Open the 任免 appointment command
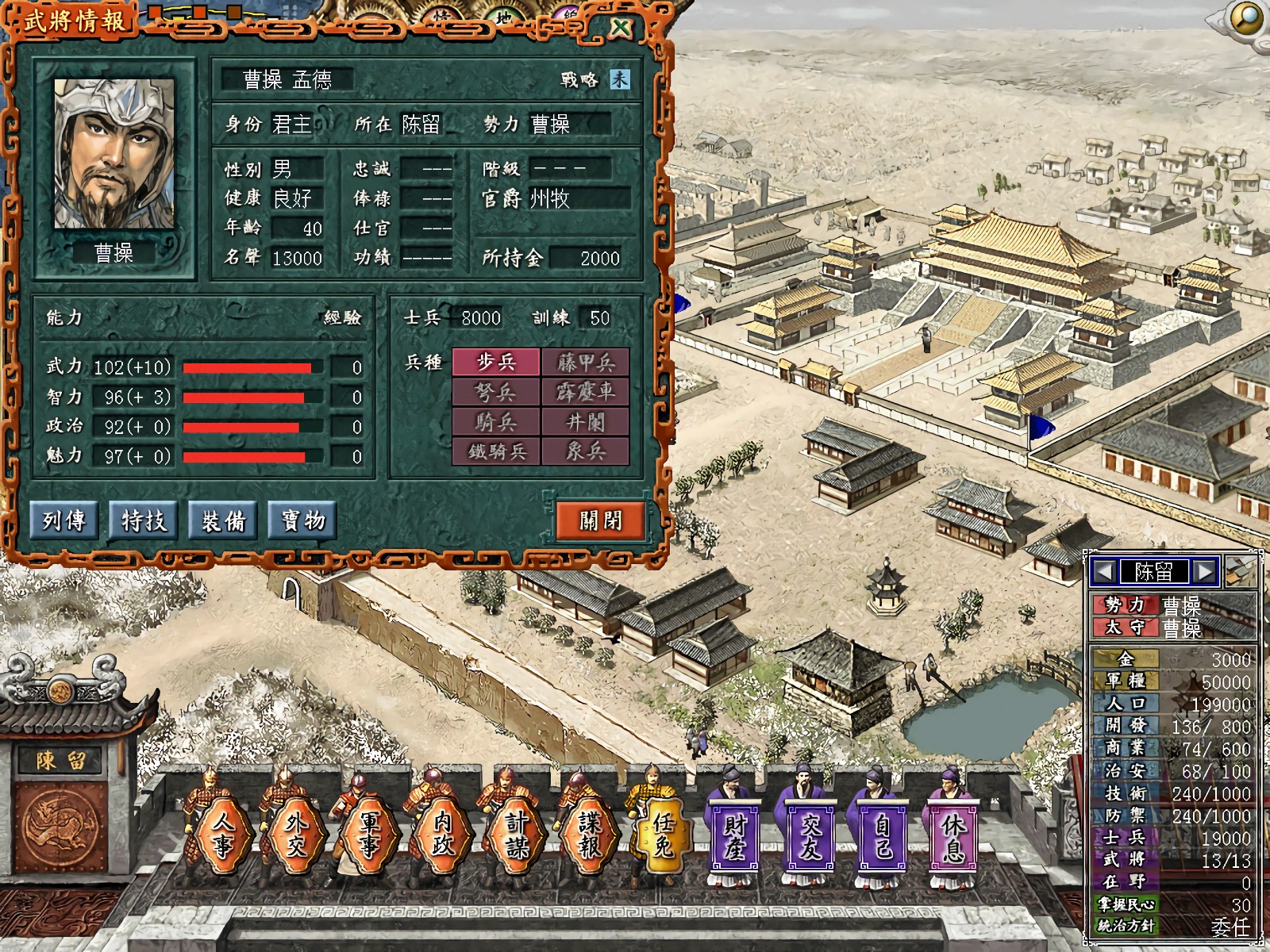This screenshot has height=952, width=1270. (x=664, y=835)
